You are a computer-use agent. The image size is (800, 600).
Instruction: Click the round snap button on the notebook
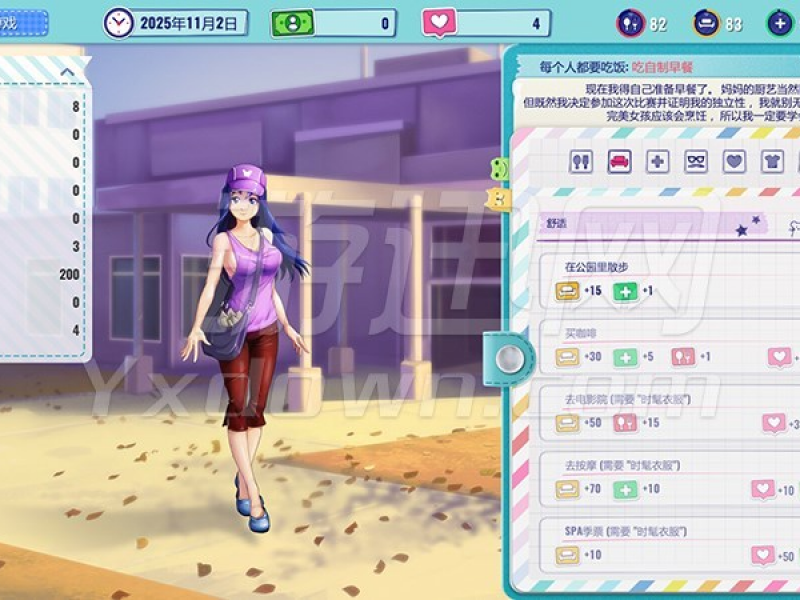(x=510, y=356)
